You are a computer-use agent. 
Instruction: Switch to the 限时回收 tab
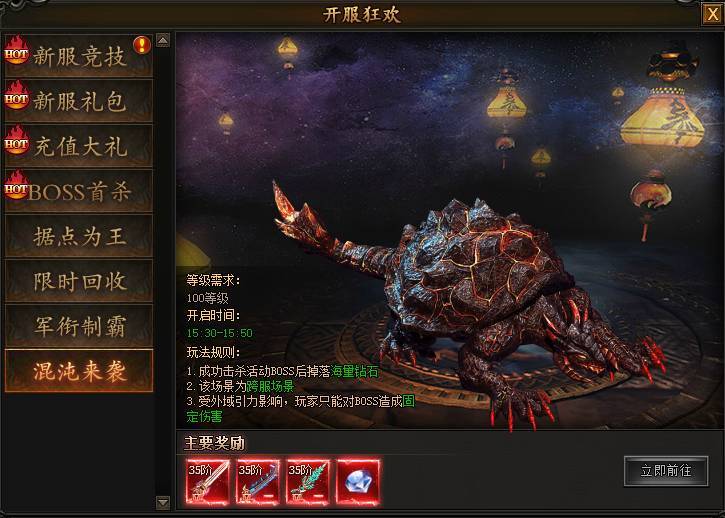click(x=79, y=281)
